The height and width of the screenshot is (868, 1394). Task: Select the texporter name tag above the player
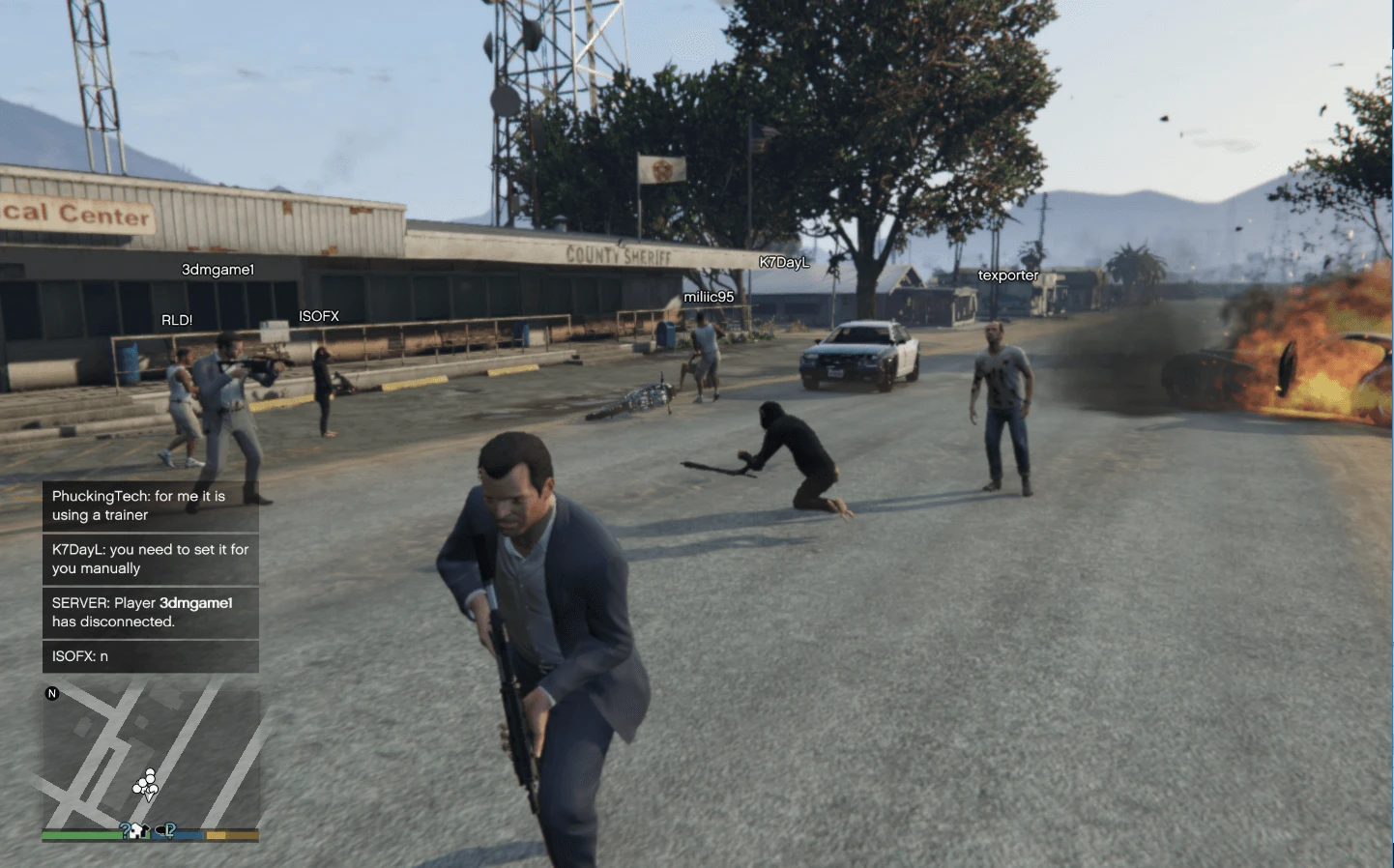click(1008, 275)
